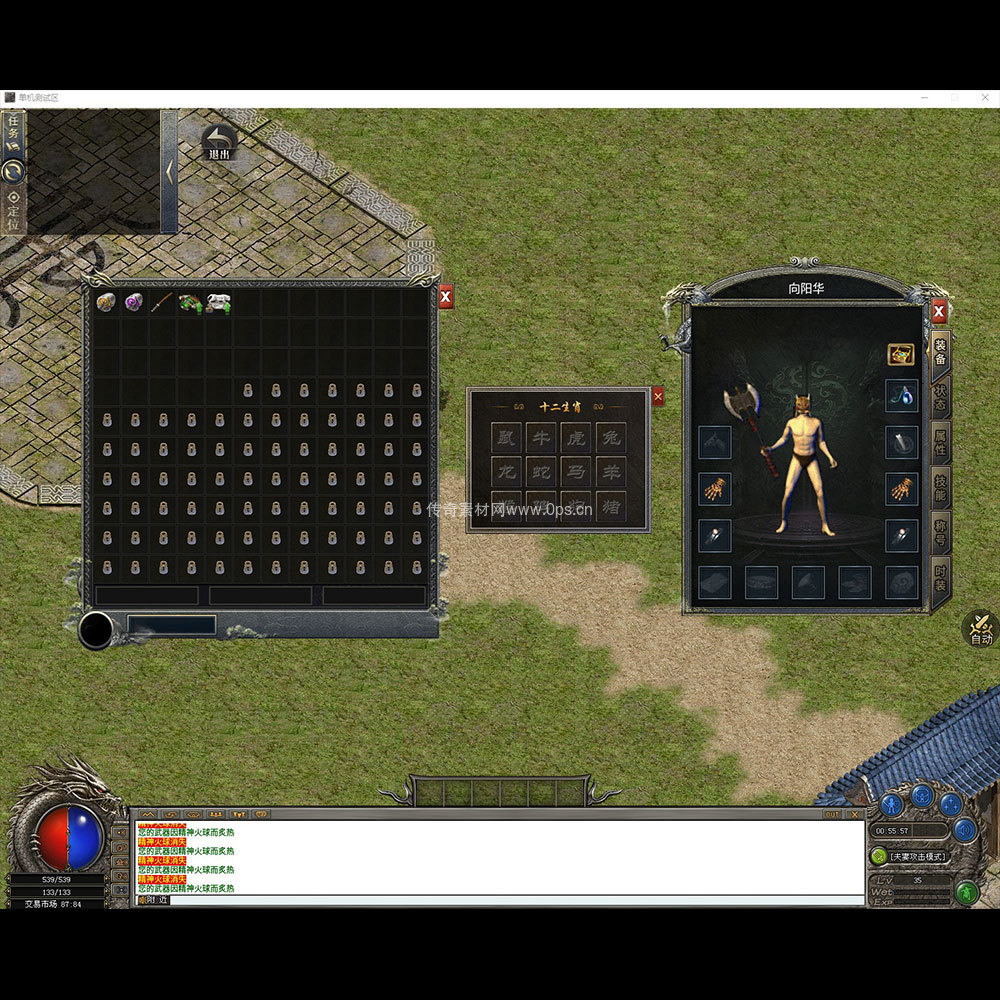The height and width of the screenshot is (1000, 1000).
Task: Open the 属性 attributes tab
Action: [x=940, y=441]
